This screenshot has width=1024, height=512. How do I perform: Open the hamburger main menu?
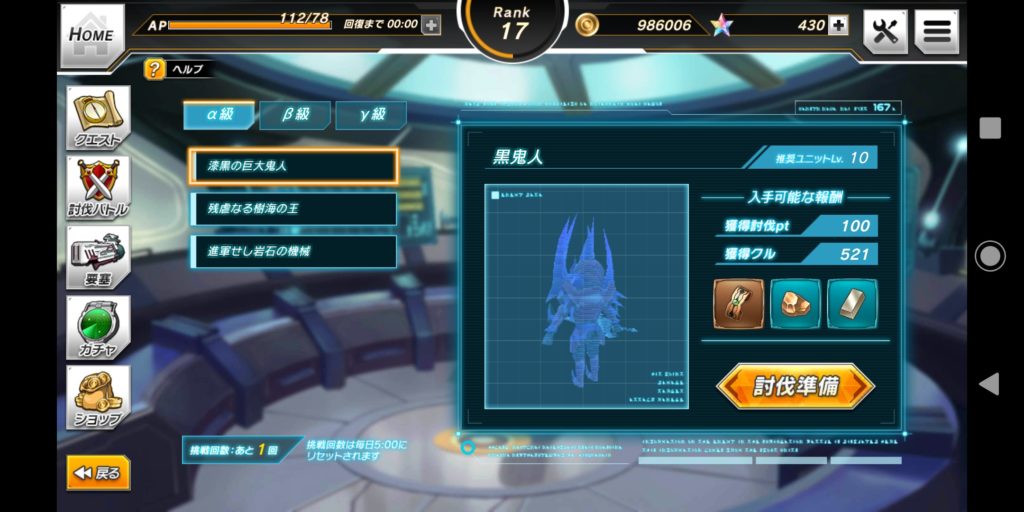pos(936,31)
